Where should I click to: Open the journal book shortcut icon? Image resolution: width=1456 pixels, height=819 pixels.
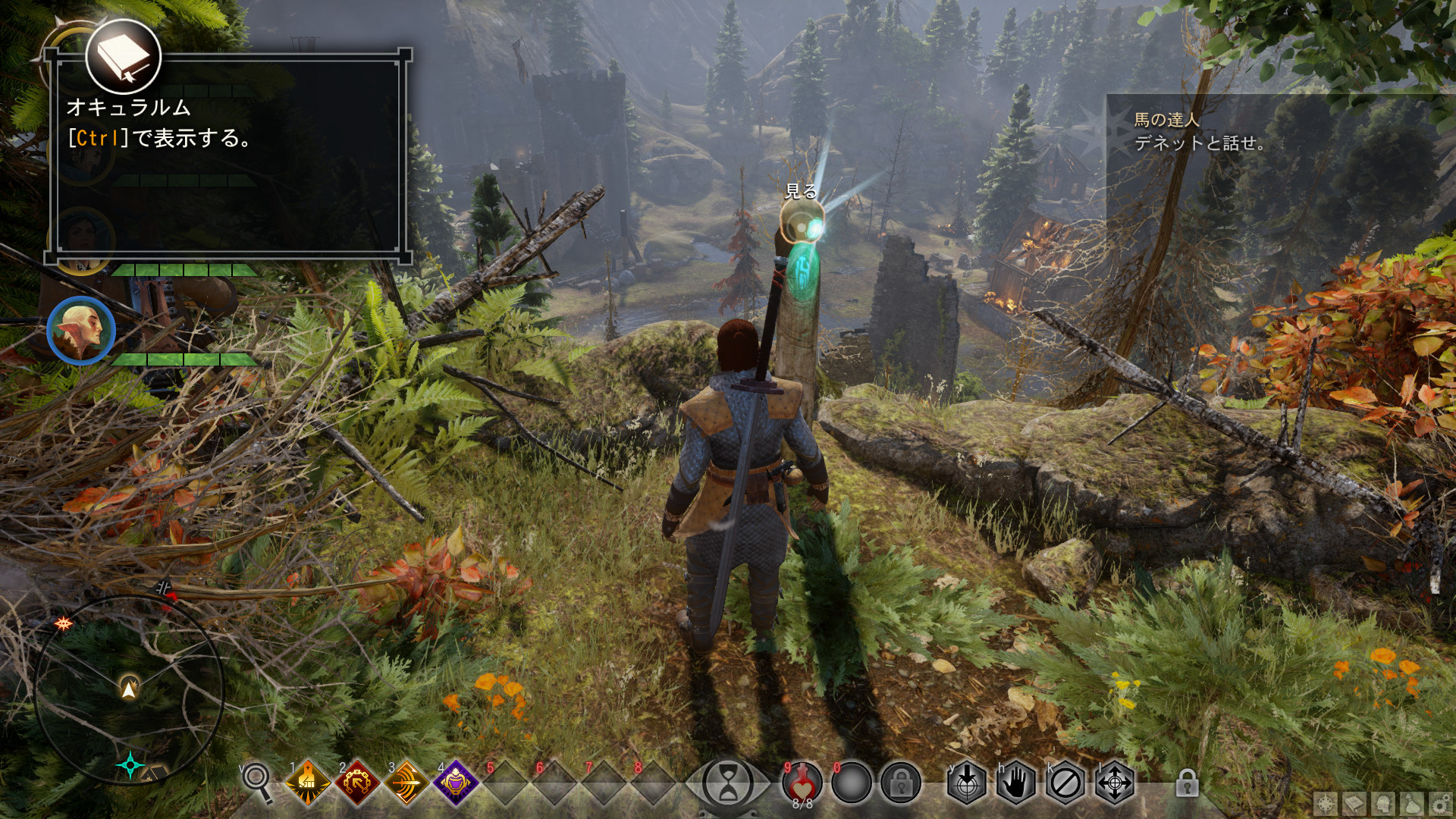[1354, 804]
